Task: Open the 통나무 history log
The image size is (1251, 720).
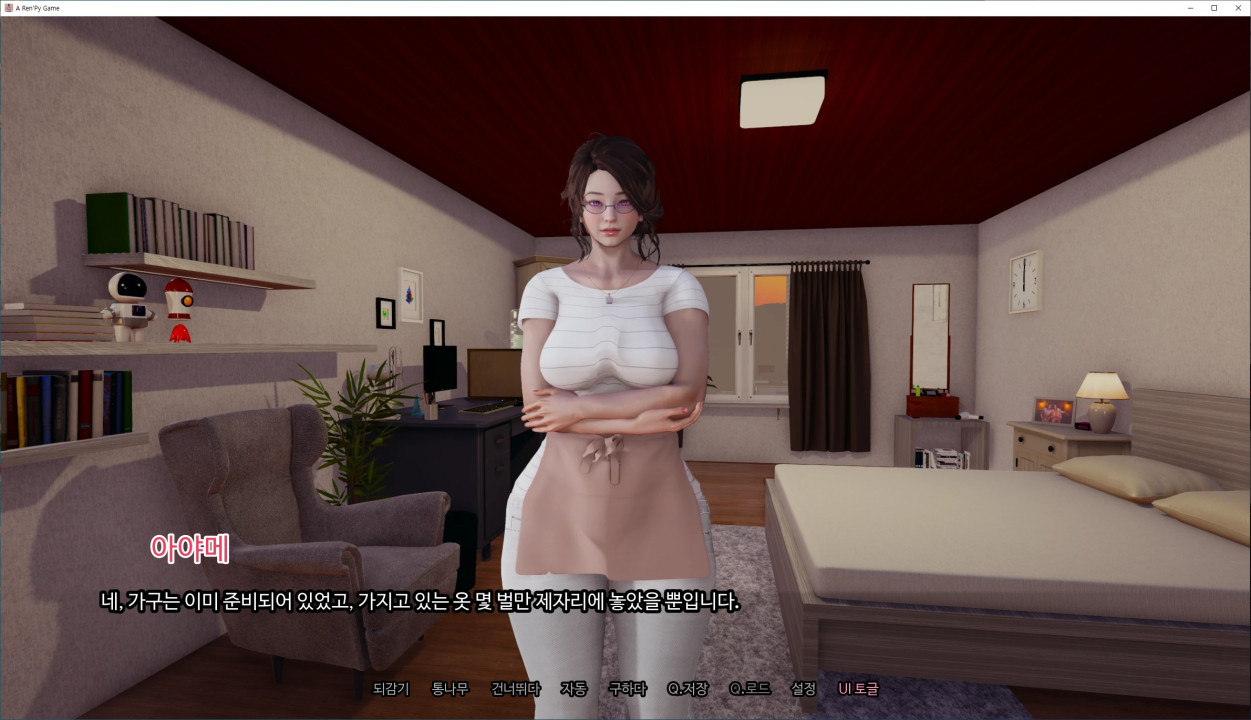Action: click(x=450, y=689)
